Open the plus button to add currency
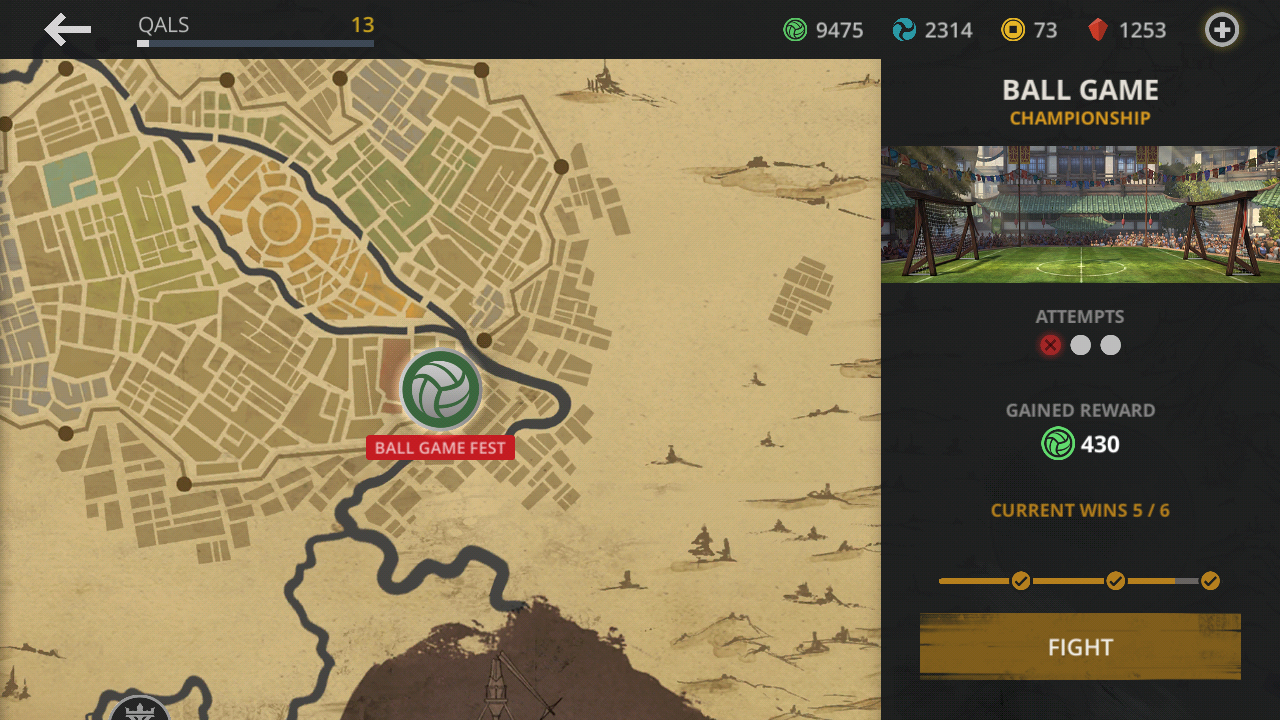The height and width of the screenshot is (720, 1280). [1221, 30]
